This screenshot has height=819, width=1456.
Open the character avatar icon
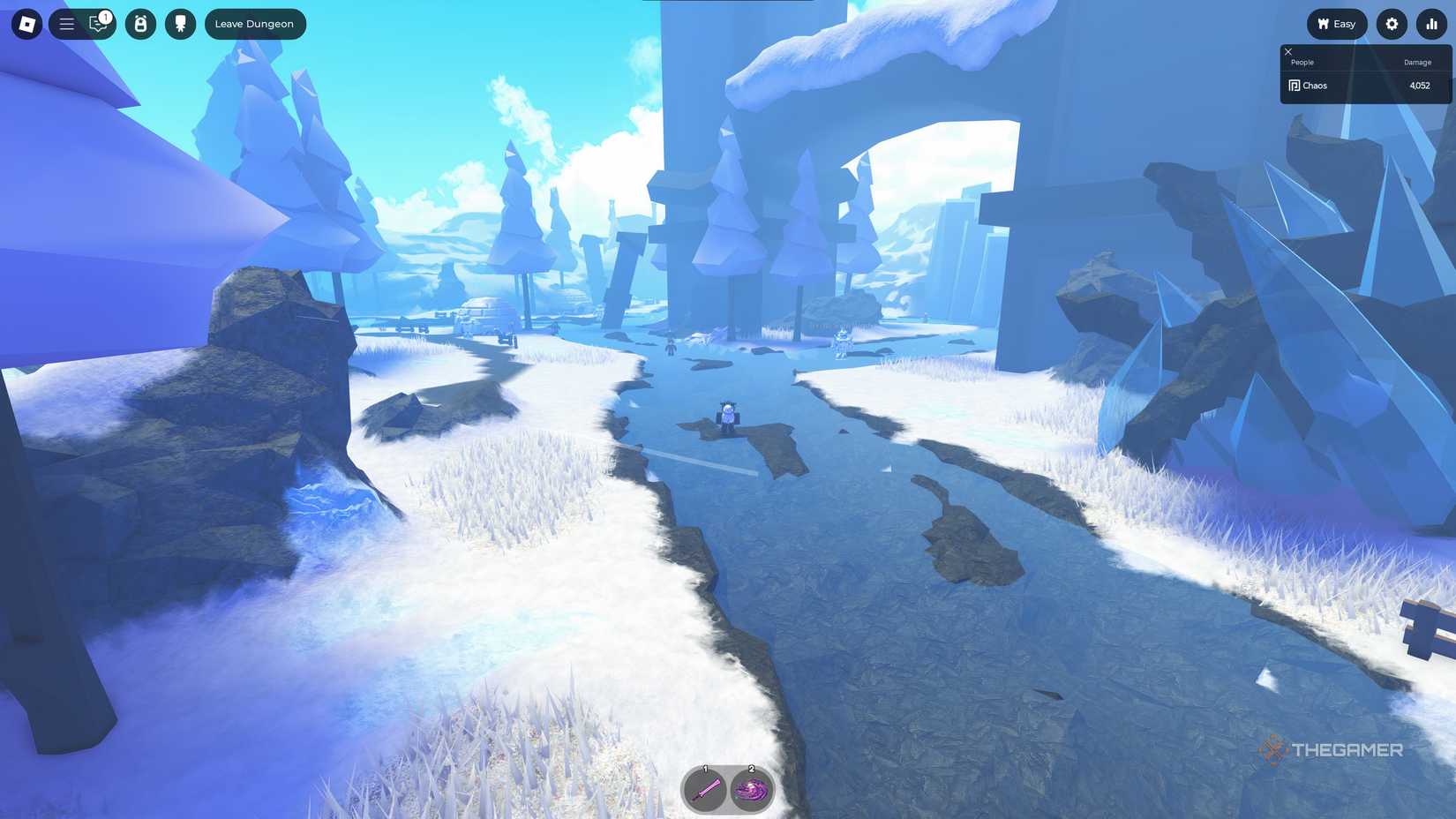182,24
